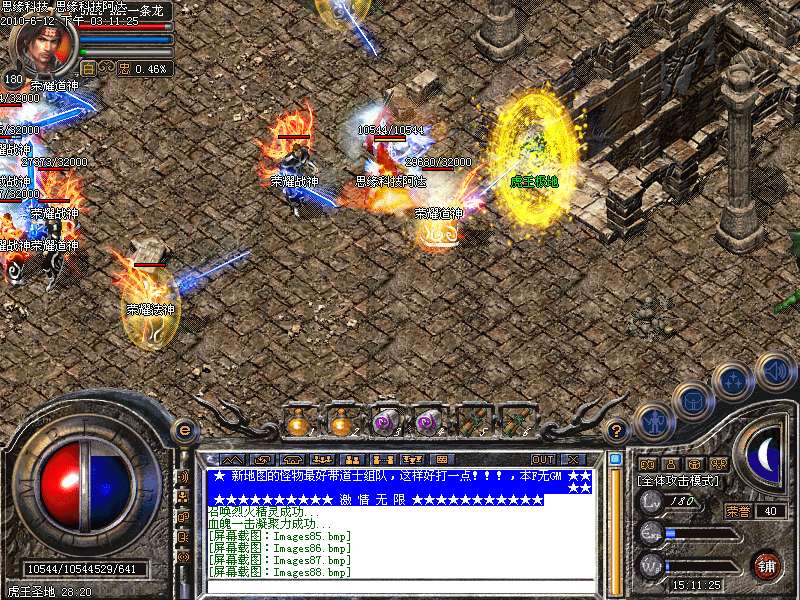Use the bundled scroll item in slot 6
Viewport: 800px width, 600px height.
pos(514,422)
